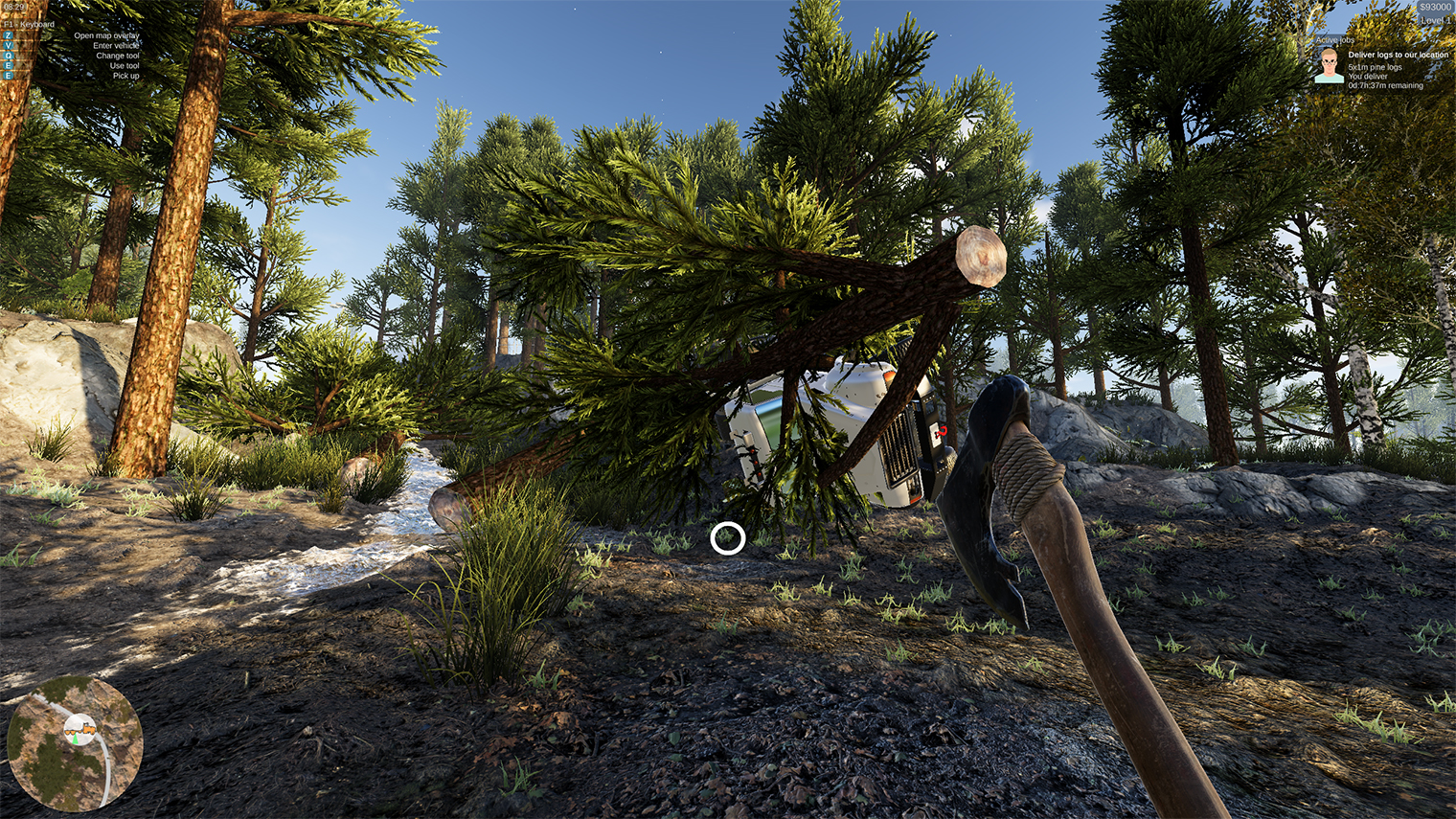Image resolution: width=1456 pixels, height=819 pixels.
Task: Select the "Deliver logs to our location" job
Action: click(1398, 56)
